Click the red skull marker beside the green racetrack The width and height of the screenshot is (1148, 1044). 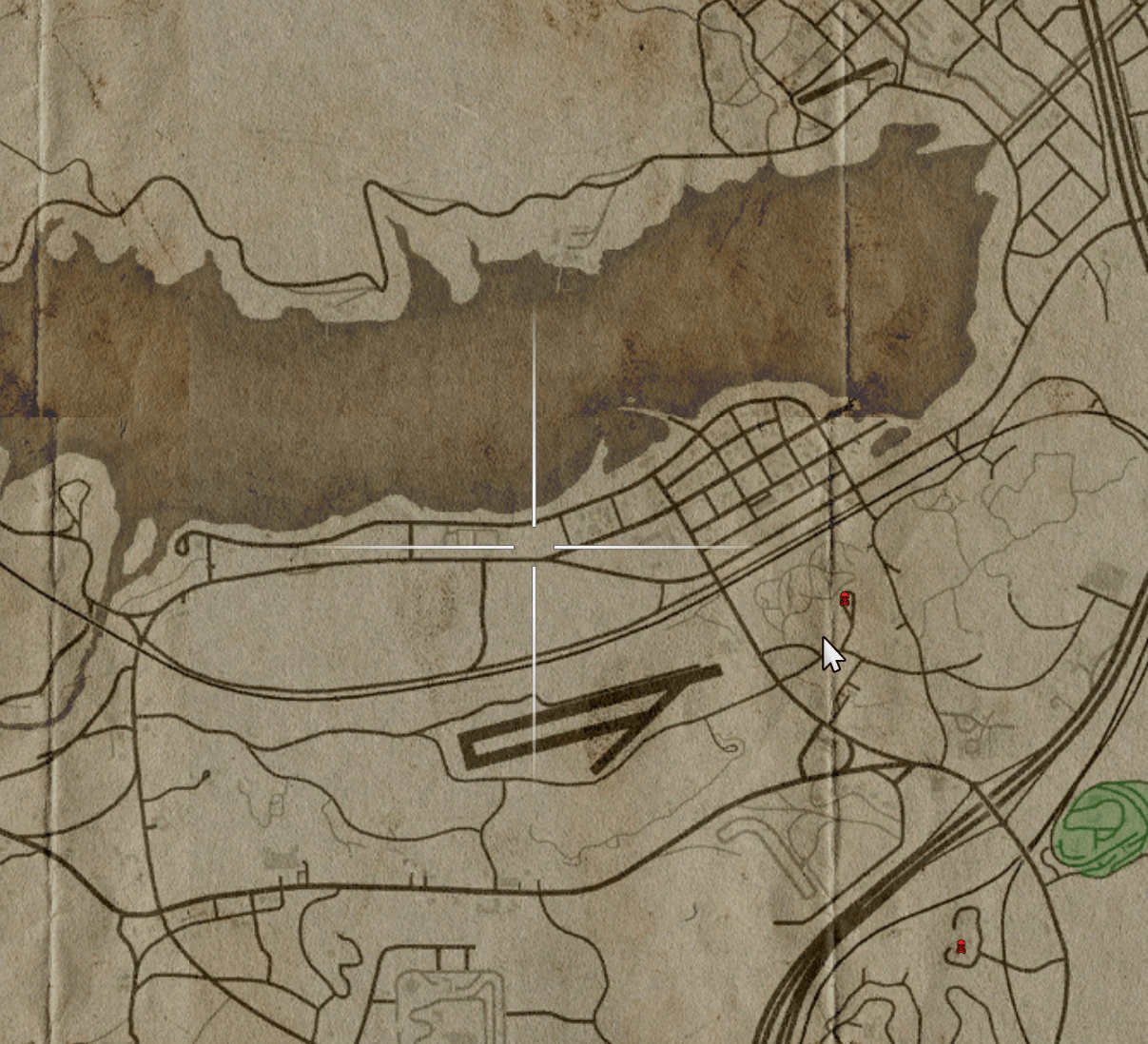[x=961, y=947]
